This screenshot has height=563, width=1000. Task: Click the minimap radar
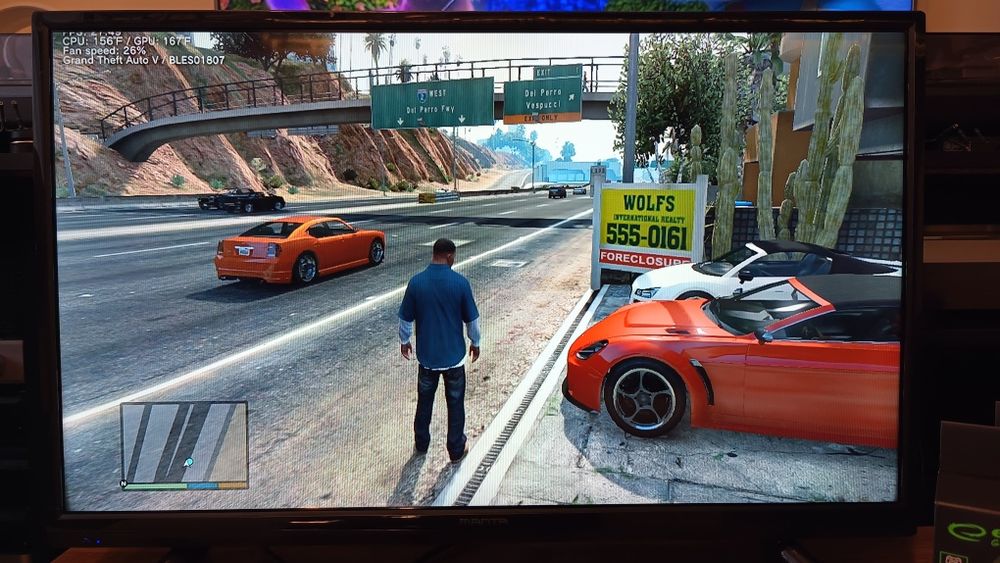[184, 441]
